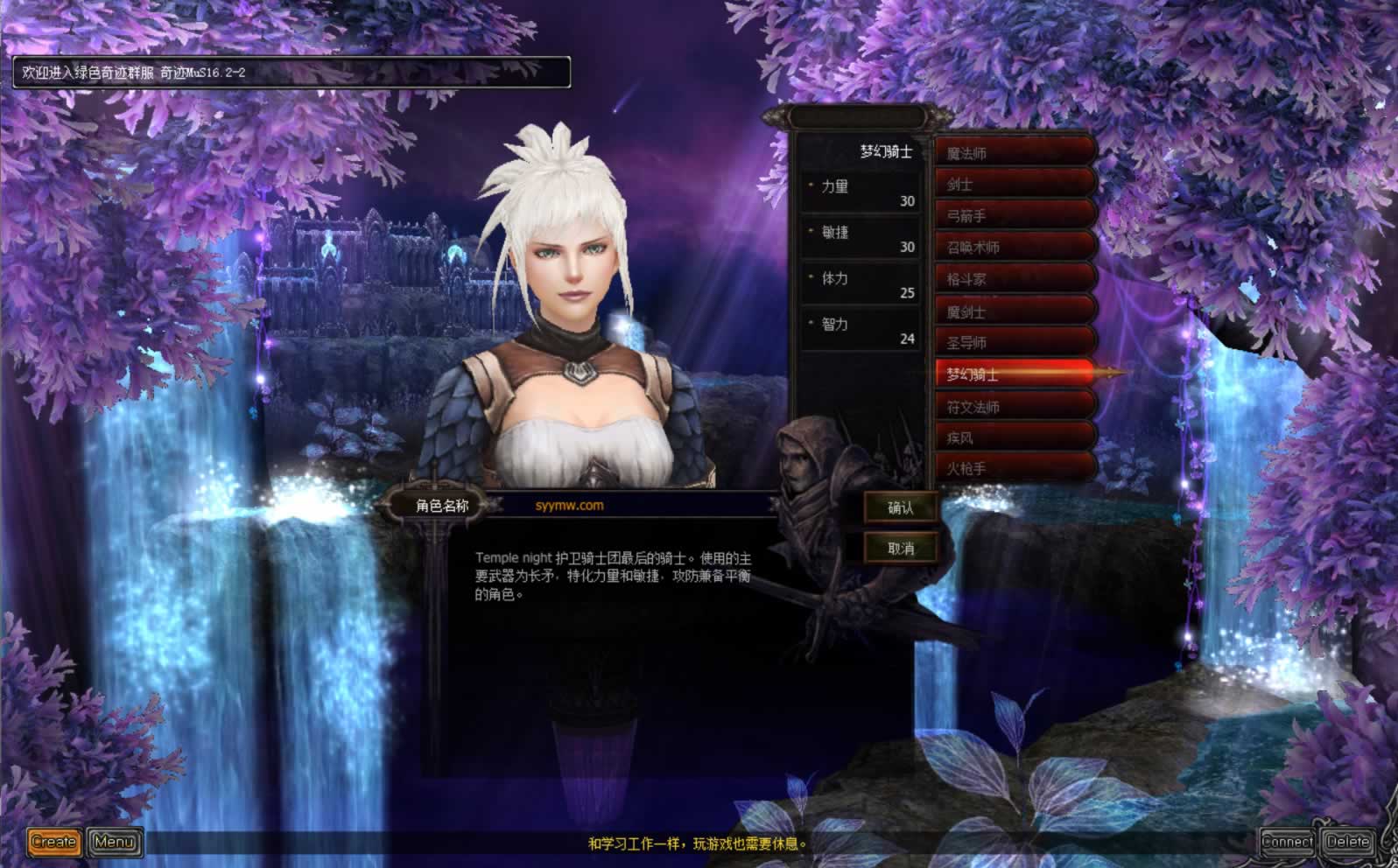Choose the 格斗家 class
Screen dimensions: 1398x868
coord(1014,280)
